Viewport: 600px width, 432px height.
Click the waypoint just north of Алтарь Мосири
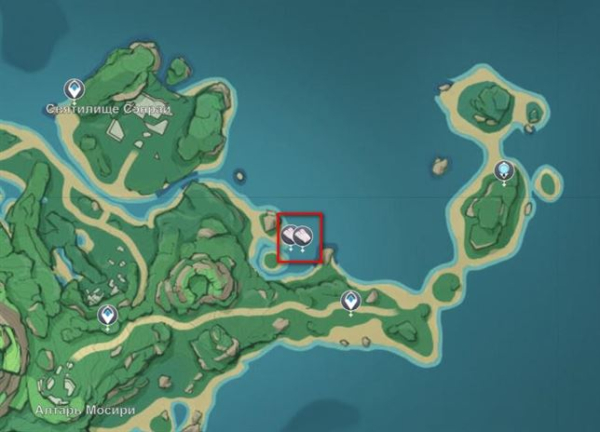click(107, 316)
